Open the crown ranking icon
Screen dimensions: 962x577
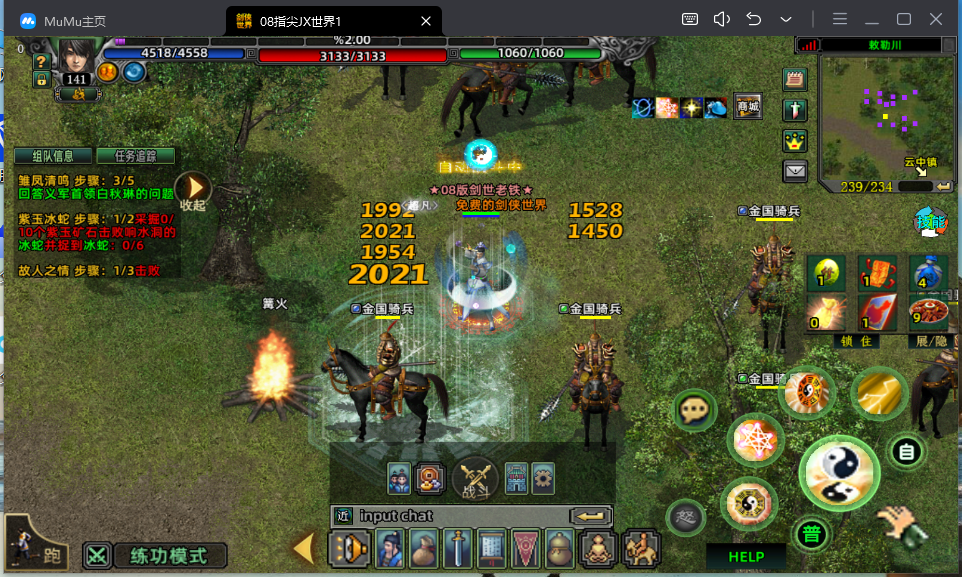794,140
